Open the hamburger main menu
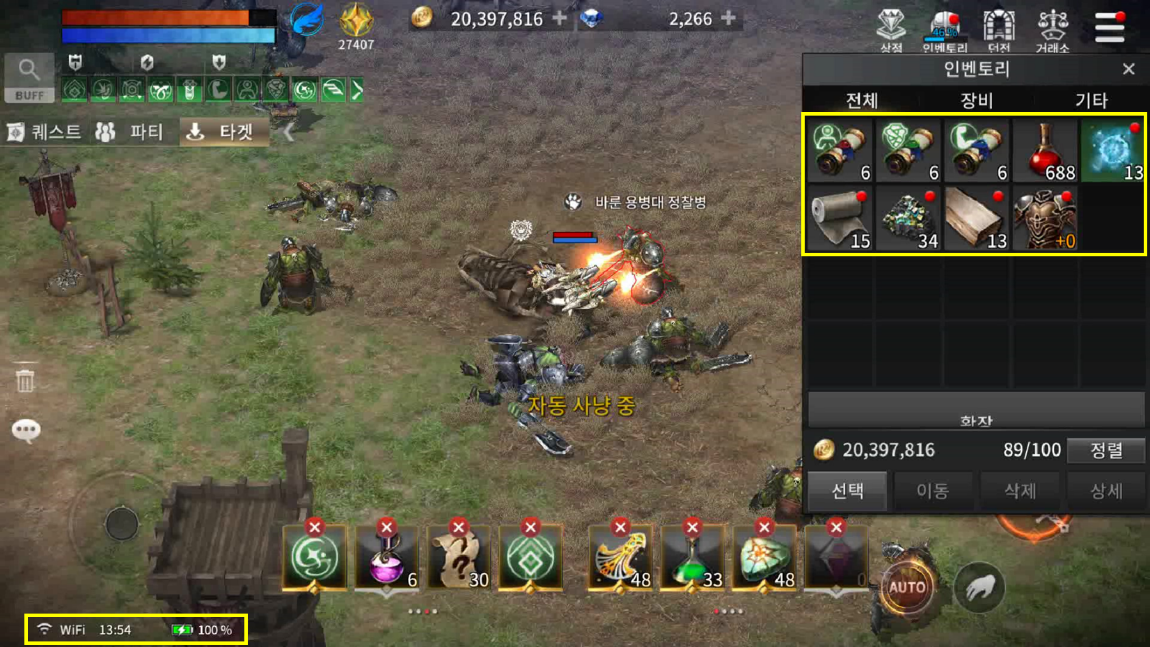 1109,27
